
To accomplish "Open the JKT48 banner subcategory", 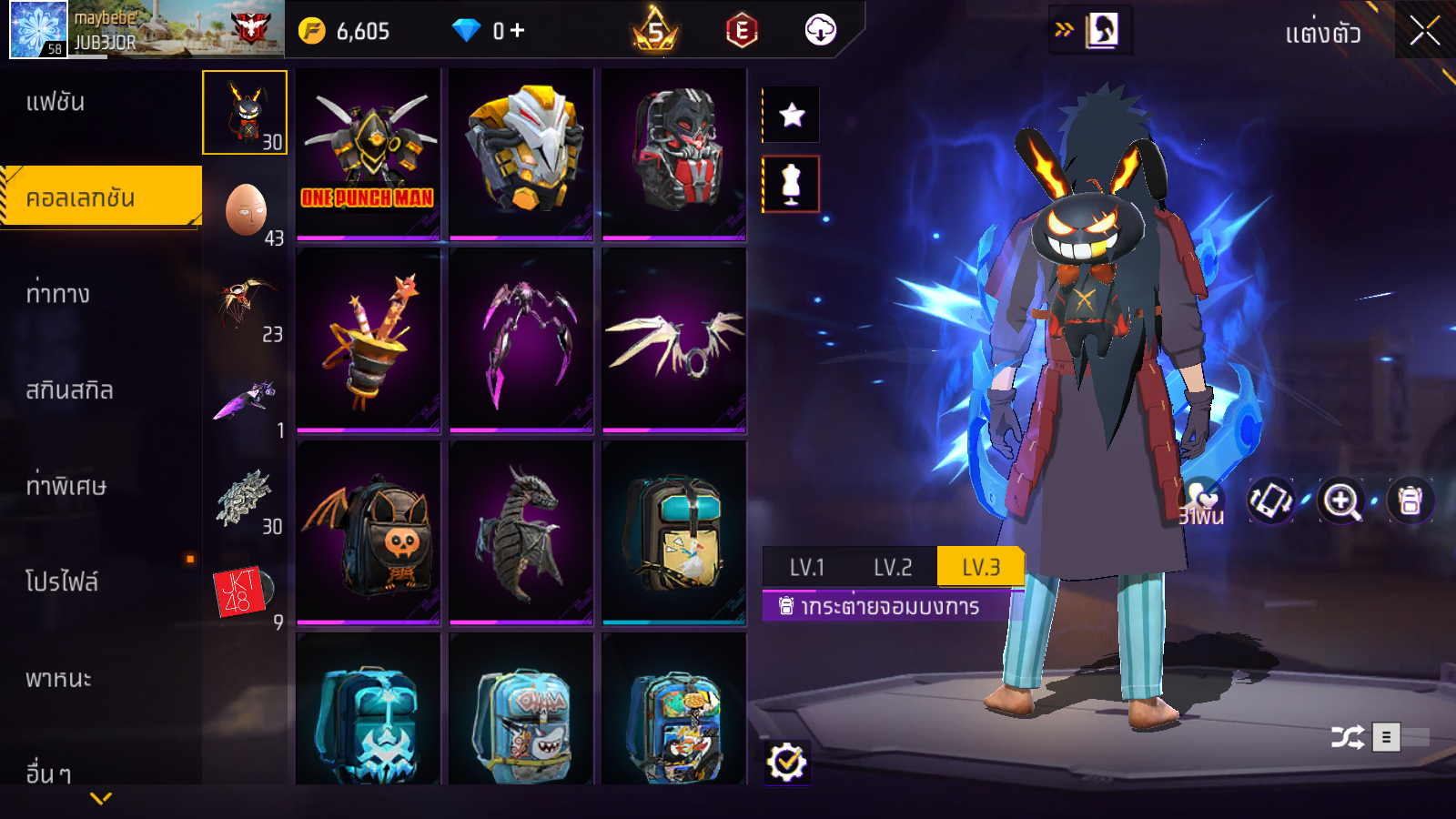I will pos(244,591).
